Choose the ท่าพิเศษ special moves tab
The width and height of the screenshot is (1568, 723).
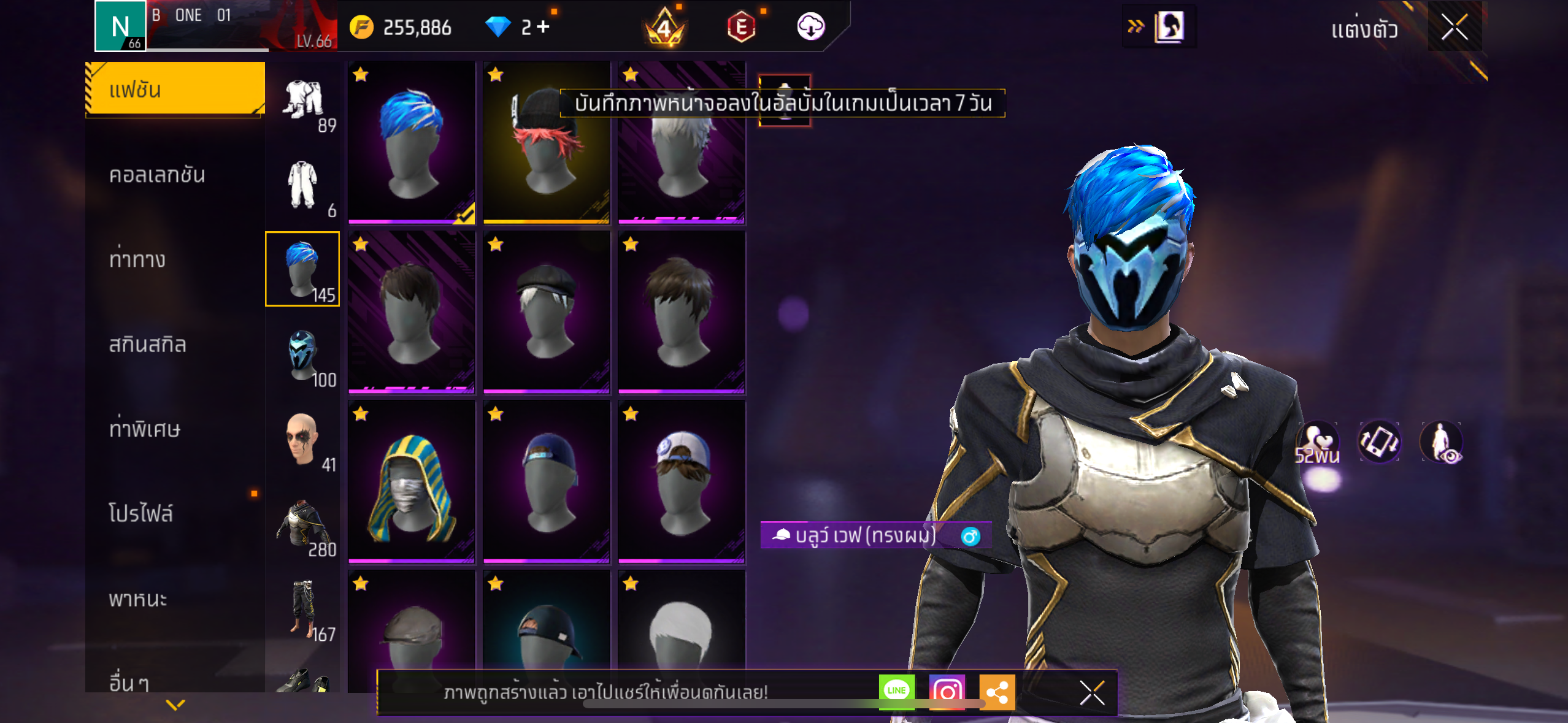coord(145,429)
